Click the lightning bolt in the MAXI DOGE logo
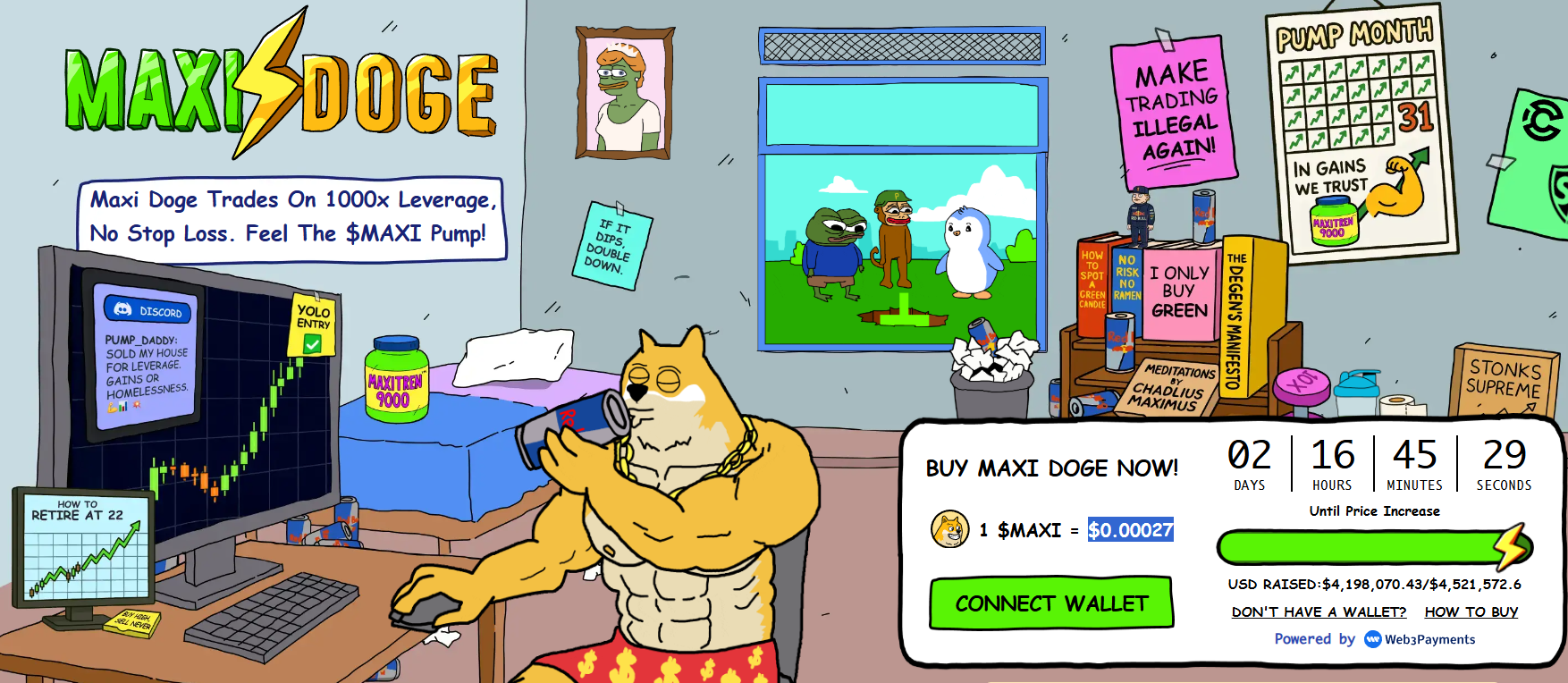 pyautogui.click(x=273, y=82)
